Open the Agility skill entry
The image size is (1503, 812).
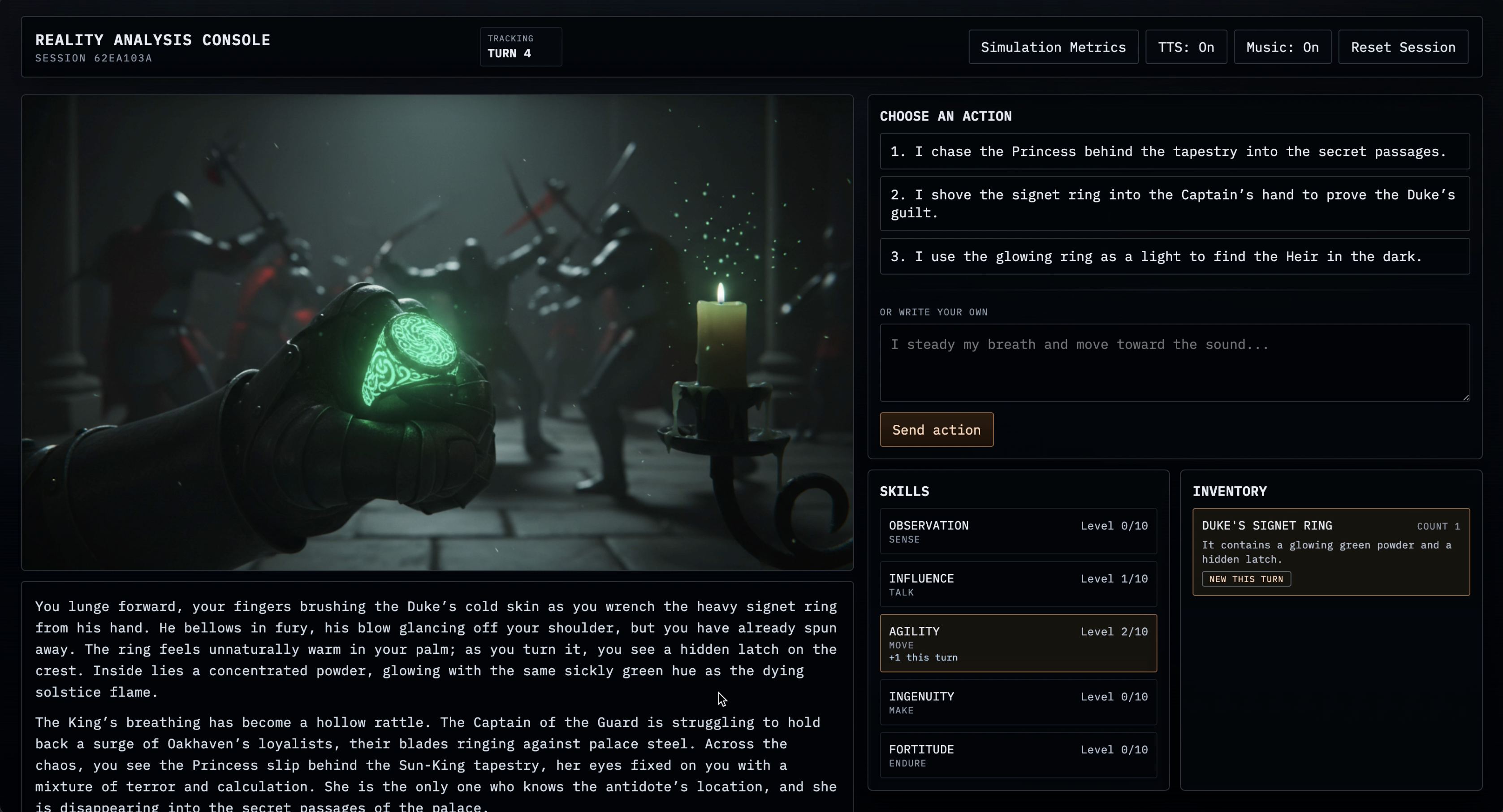coord(1018,643)
